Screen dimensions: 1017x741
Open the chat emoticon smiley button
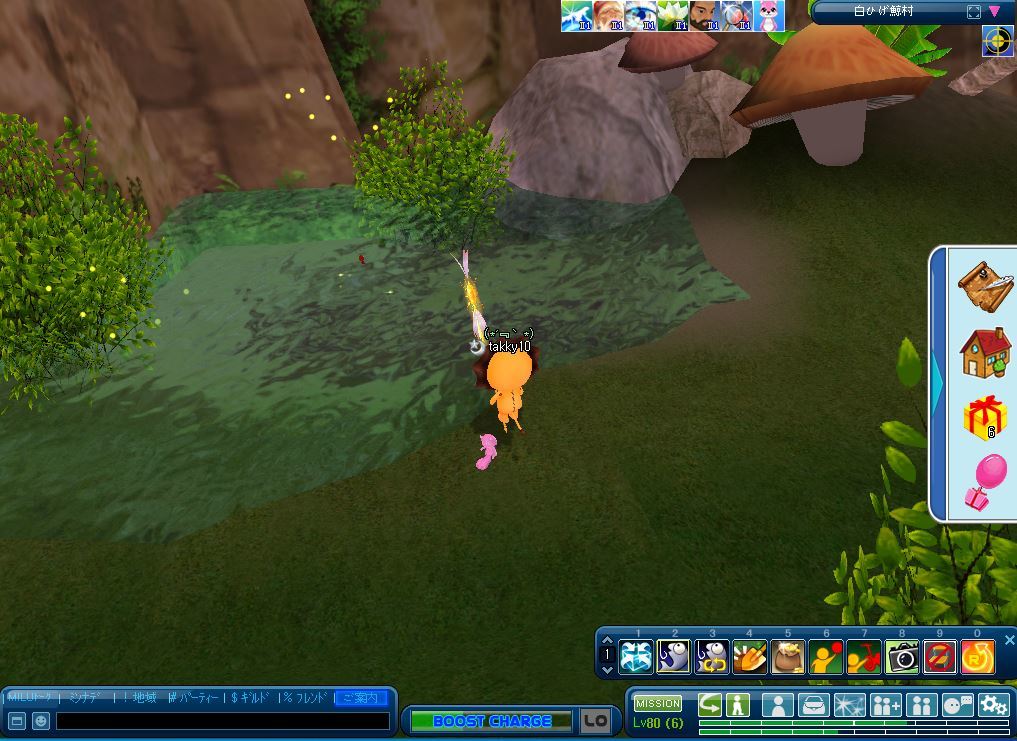click(41, 721)
